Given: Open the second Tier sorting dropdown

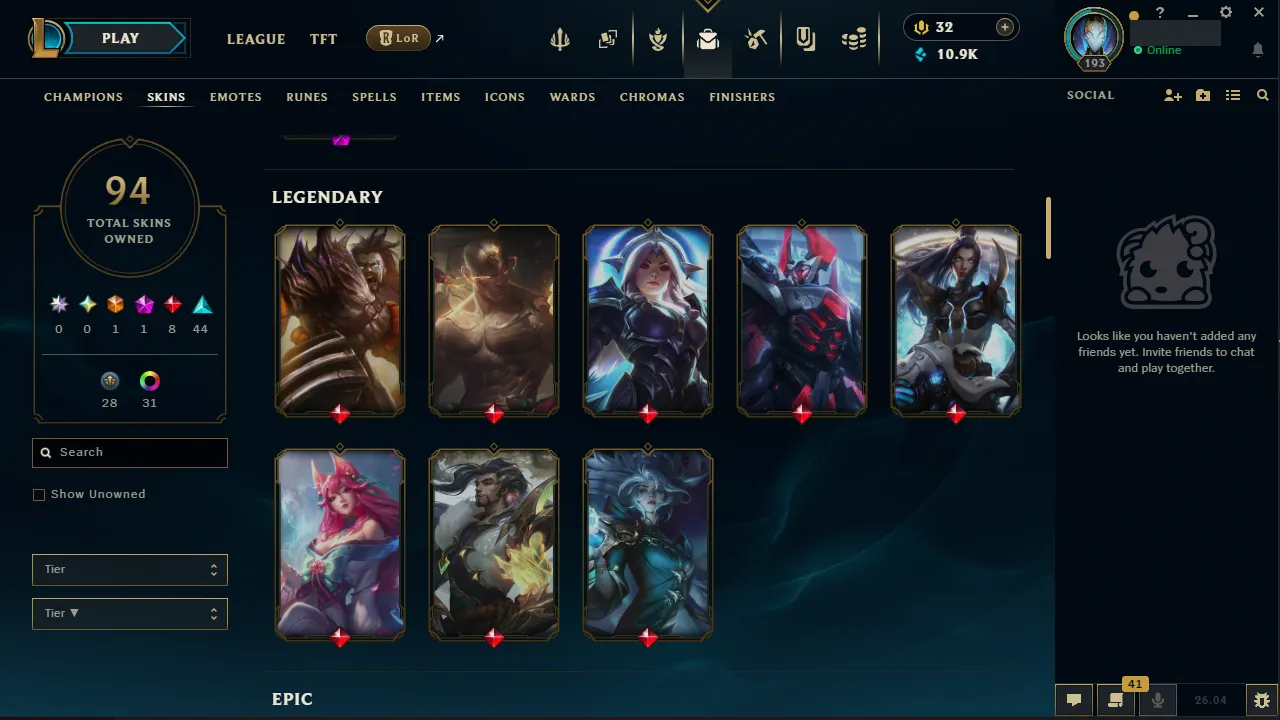Looking at the screenshot, I should [129, 613].
